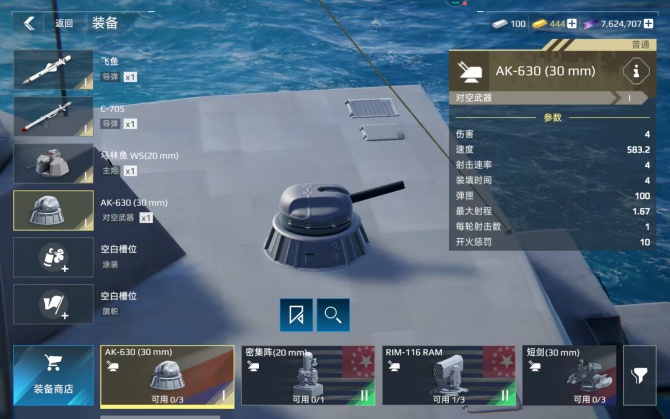Open the equipment filter funnel button

tap(639, 374)
